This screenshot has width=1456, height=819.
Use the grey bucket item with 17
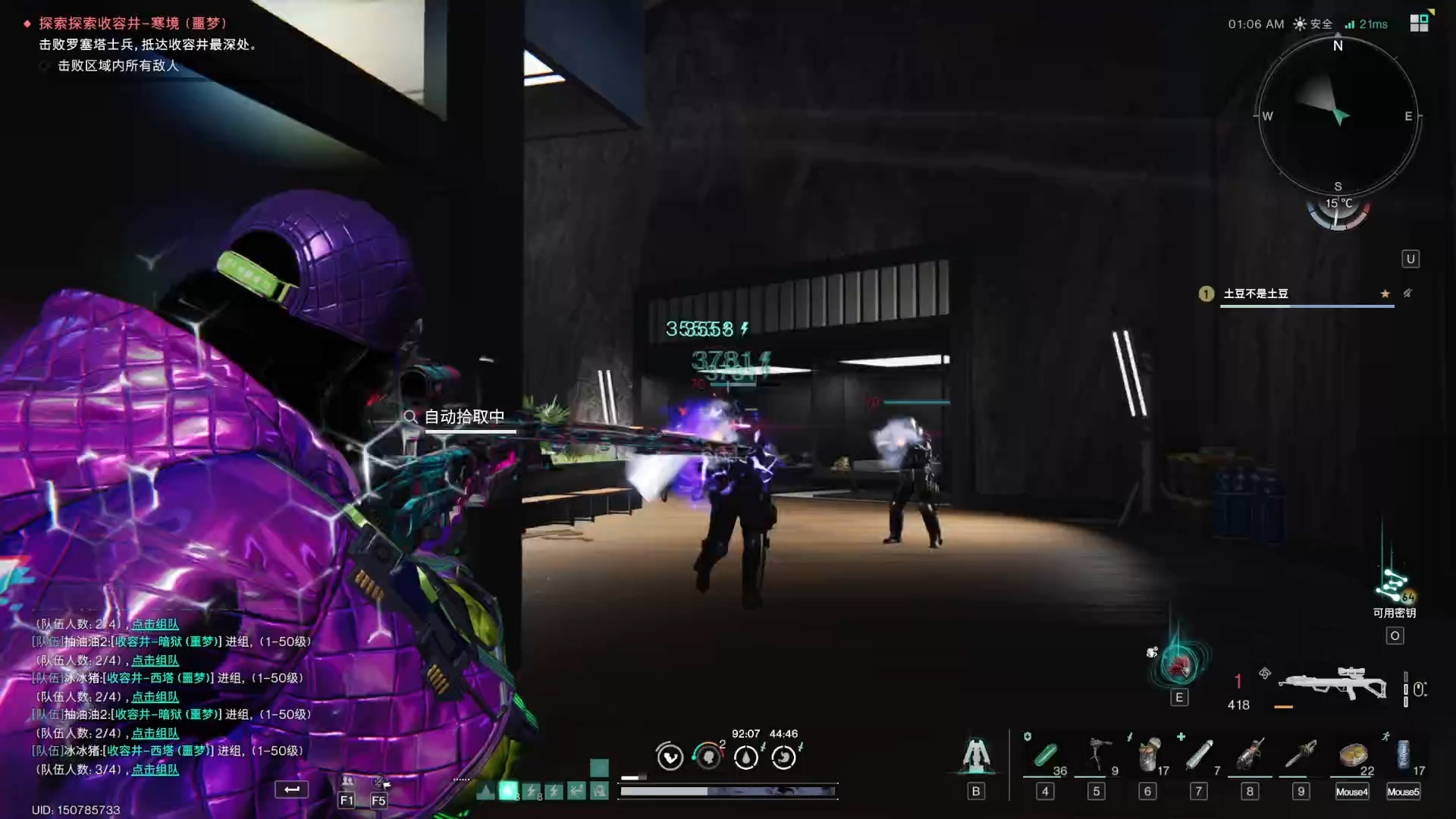(x=1148, y=755)
